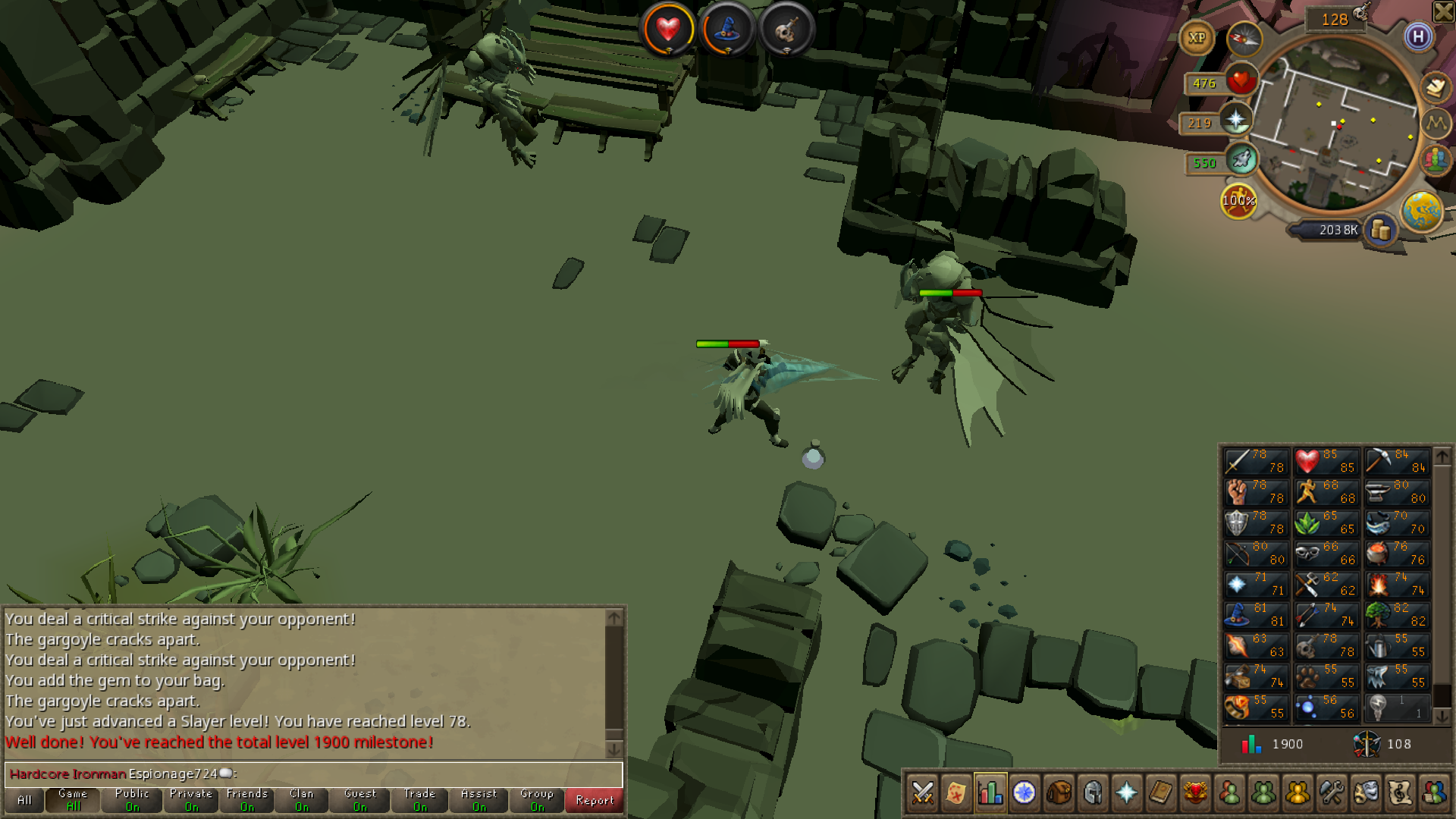The height and width of the screenshot is (819, 1456).
Task: Open the emotes masks tab
Action: tap(1366, 793)
